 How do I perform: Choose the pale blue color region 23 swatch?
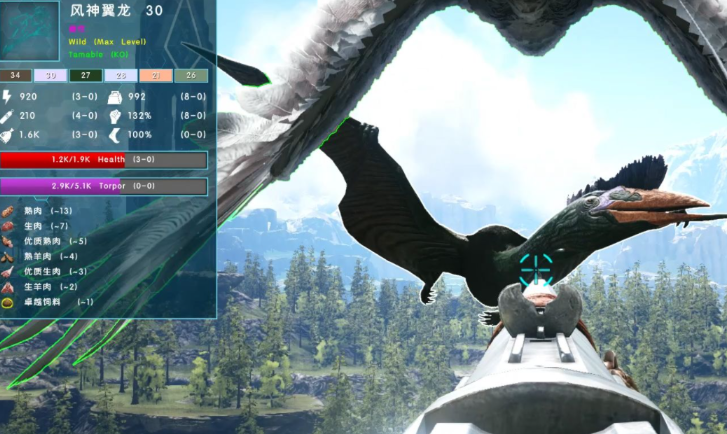tap(121, 75)
